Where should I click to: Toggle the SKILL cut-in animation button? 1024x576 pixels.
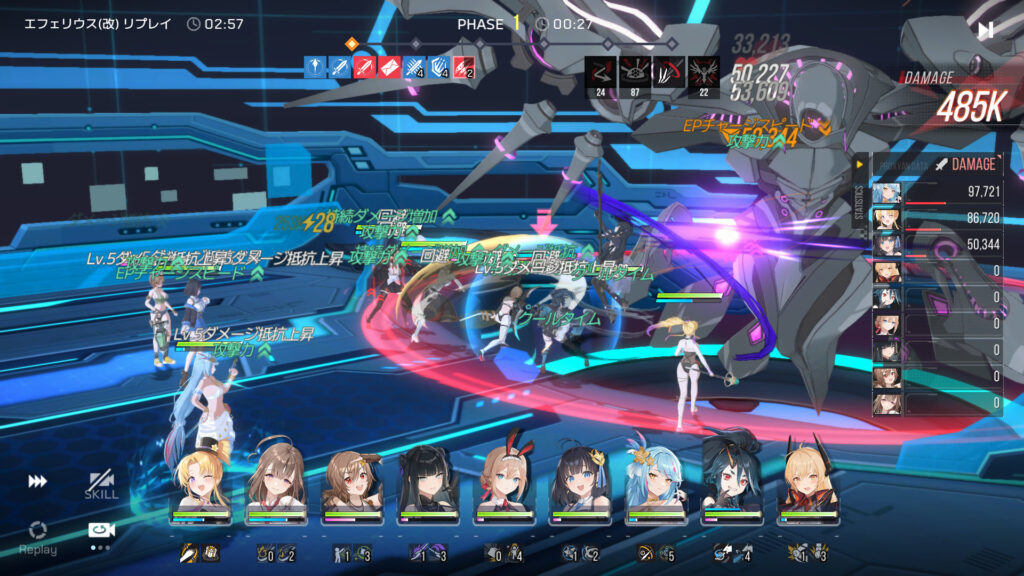pyautogui.click(x=101, y=484)
